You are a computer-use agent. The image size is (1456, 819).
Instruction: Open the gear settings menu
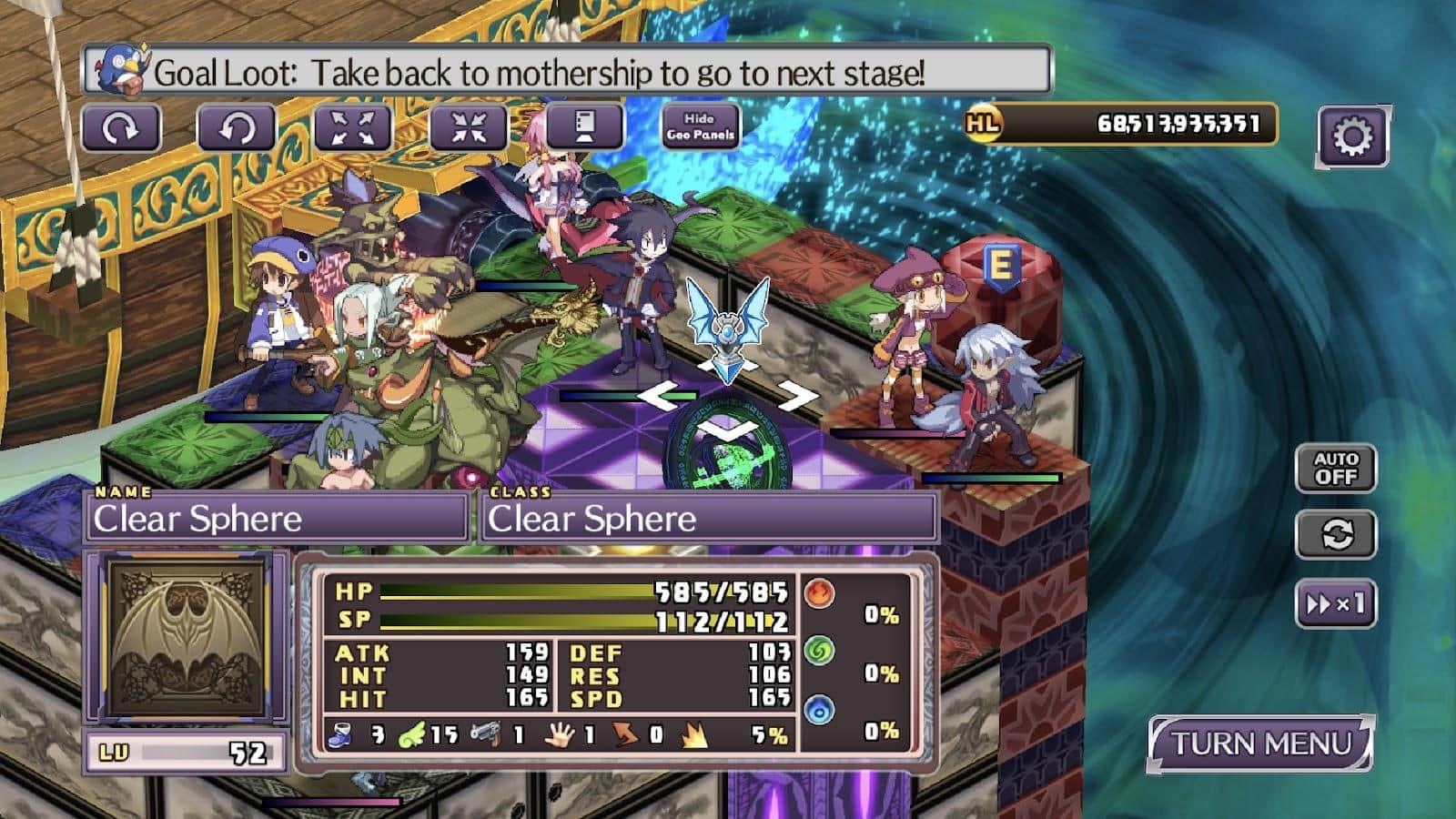click(x=1351, y=136)
